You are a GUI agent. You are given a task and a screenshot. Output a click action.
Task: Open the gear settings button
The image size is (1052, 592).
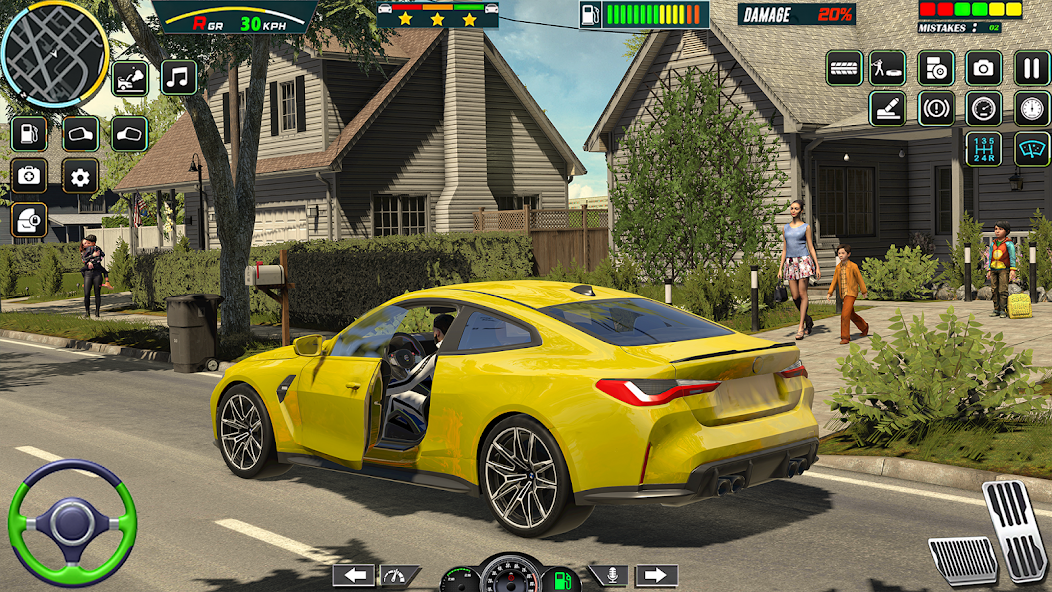pyautogui.click(x=80, y=177)
